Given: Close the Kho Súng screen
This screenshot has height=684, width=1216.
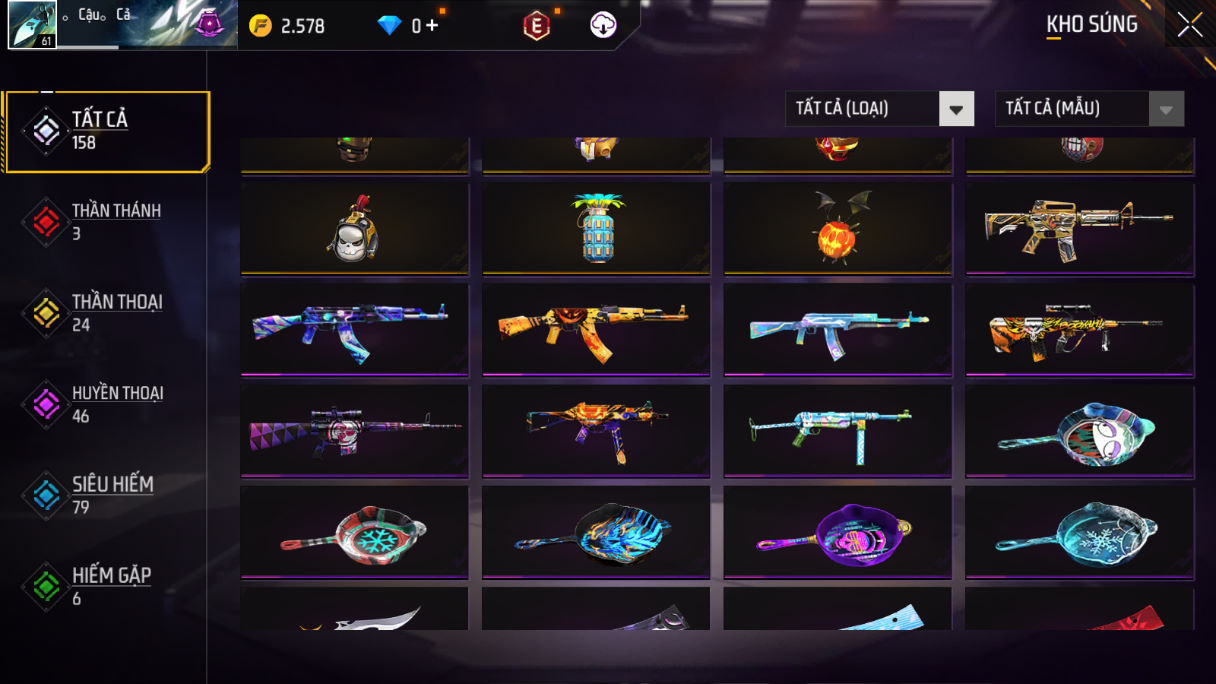Looking at the screenshot, I should pyautogui.click(x=1189, y=25).
